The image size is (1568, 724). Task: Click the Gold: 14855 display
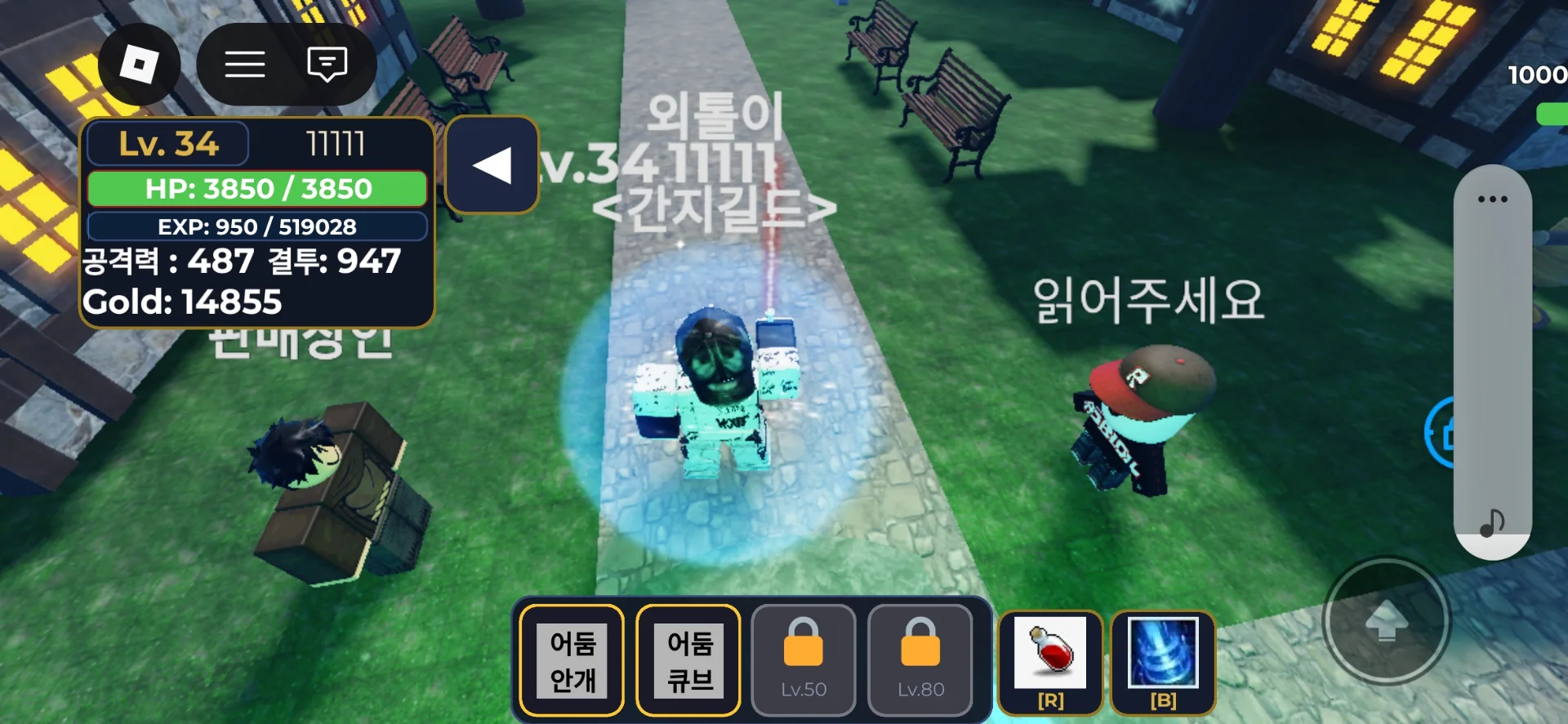(x=181, y=302)
